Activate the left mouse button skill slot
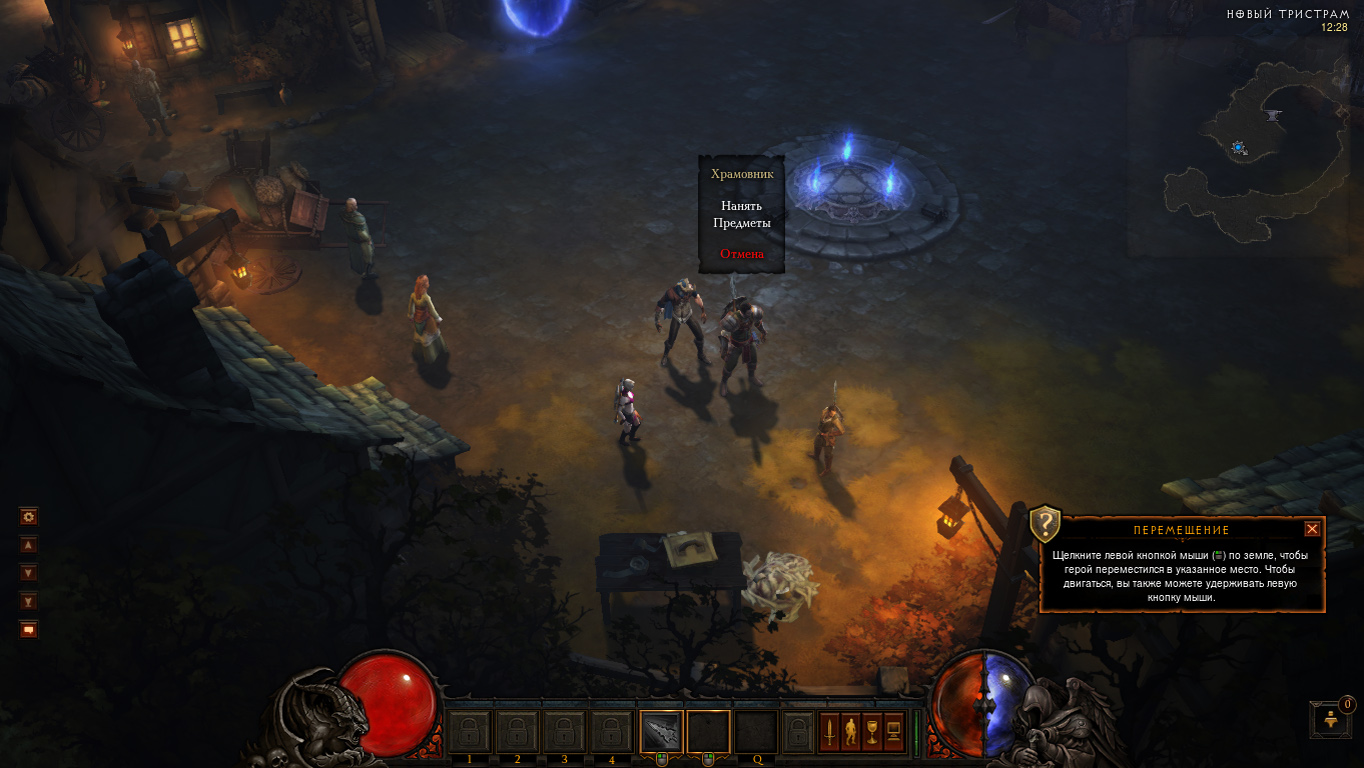This screenshot has width=1364, height=768. coord(661,731)
